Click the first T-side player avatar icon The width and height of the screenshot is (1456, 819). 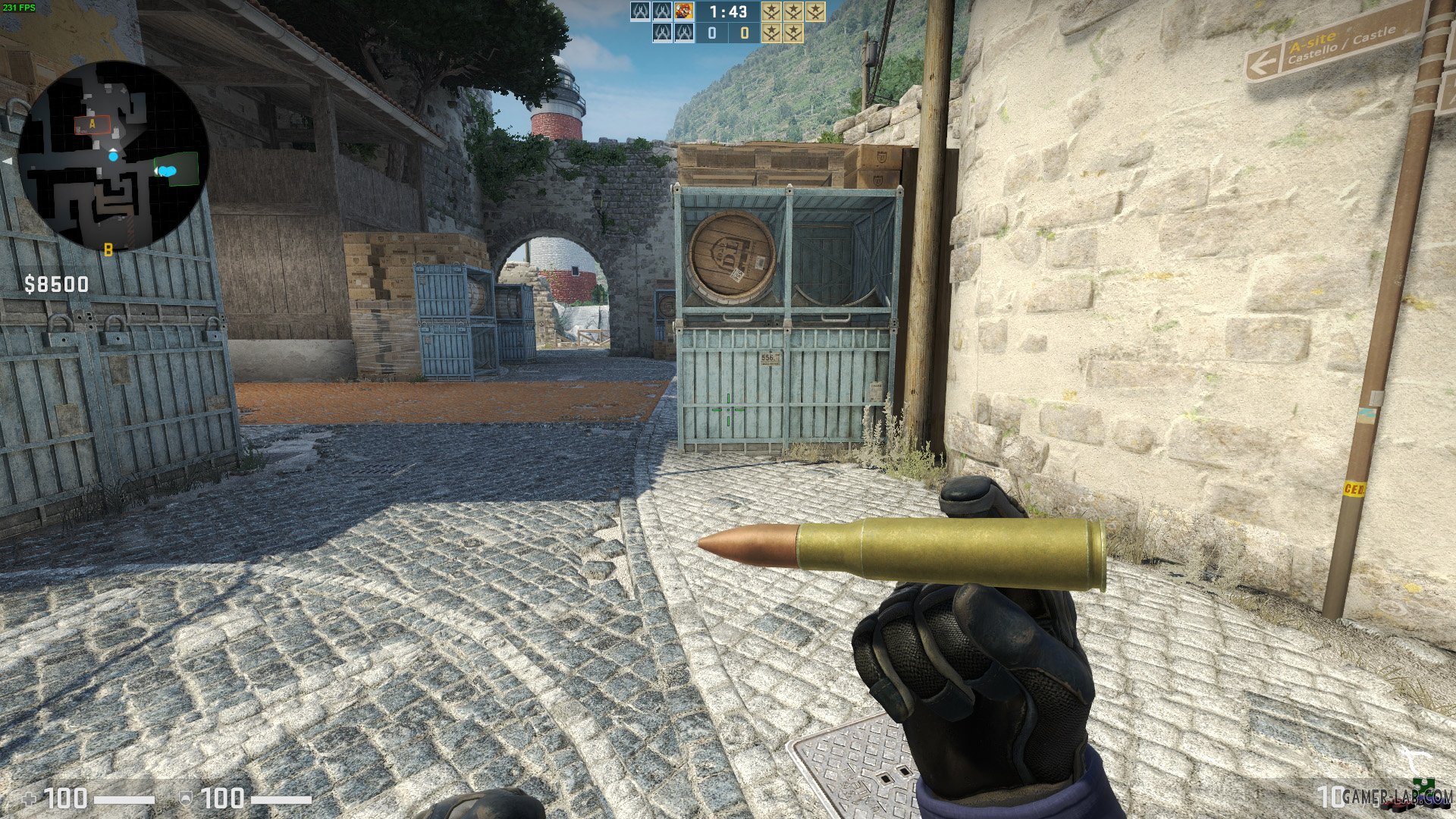click(641, 11)
